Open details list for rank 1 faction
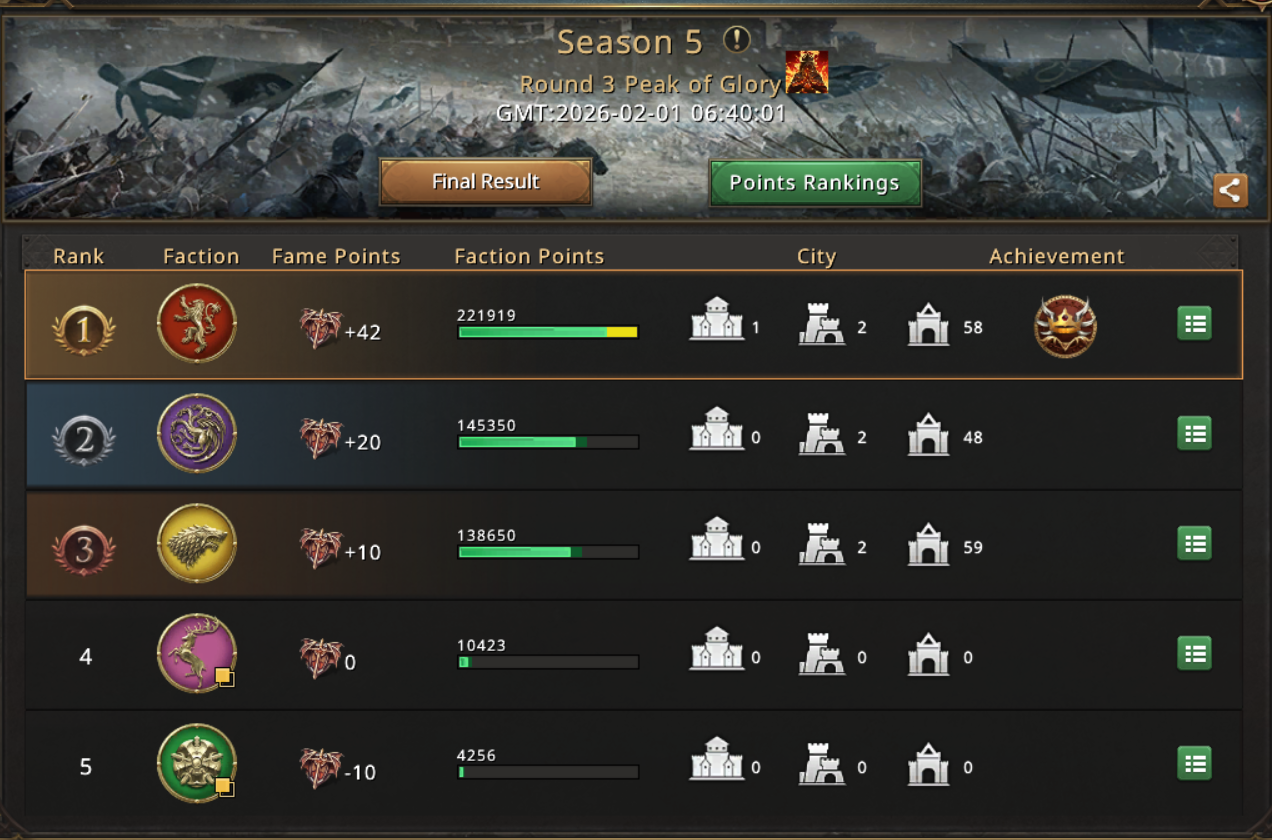This screenshot has height=840, width=1272. click(1194, 324)
